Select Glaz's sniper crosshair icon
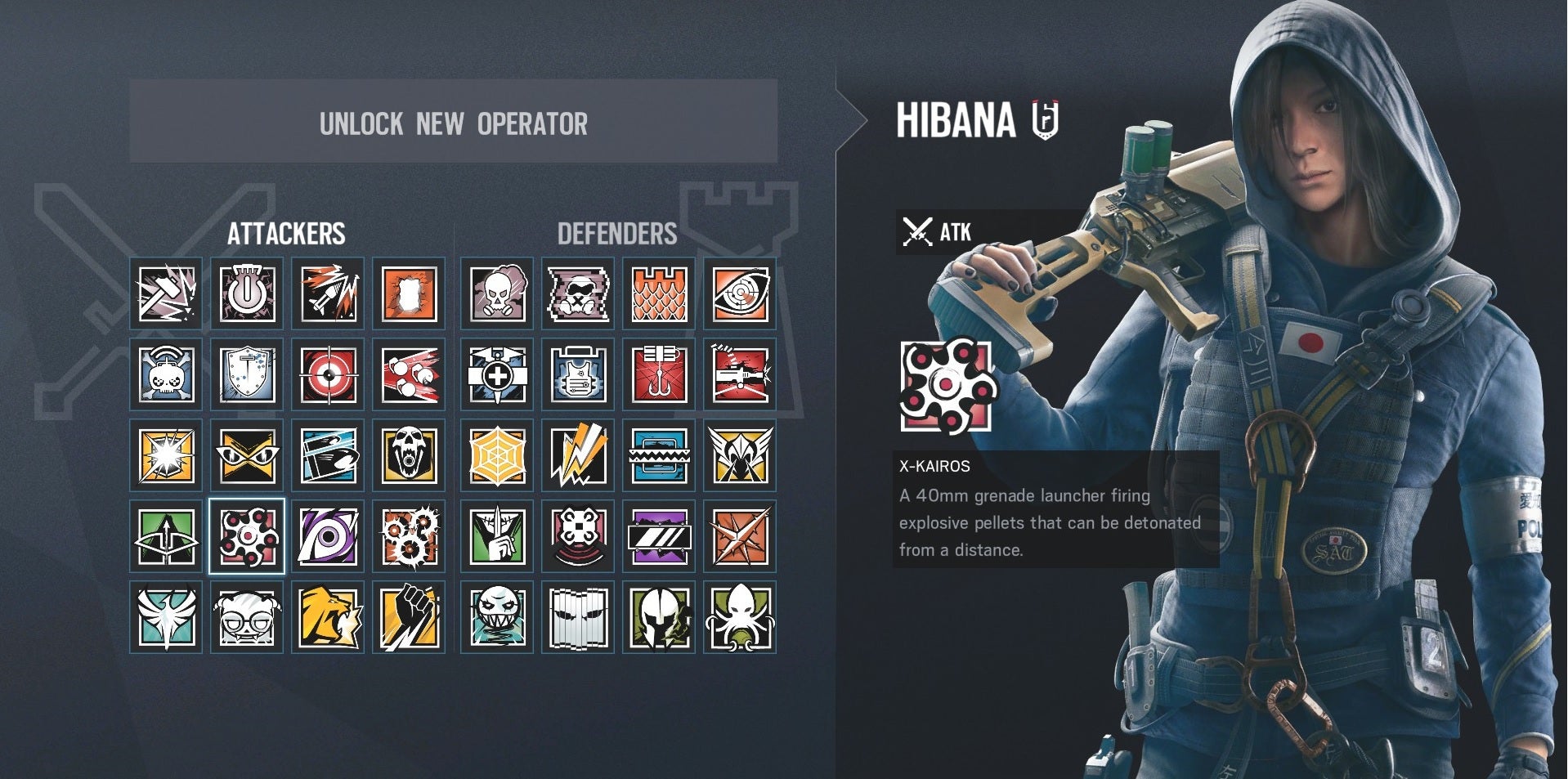This screenshot has width=1568, height=779. 327,376
